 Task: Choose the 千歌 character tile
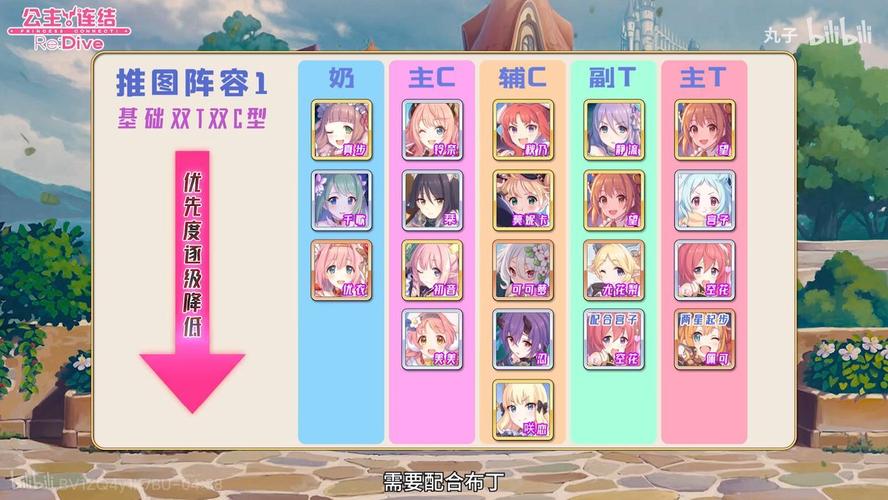[x=341, y=200]
